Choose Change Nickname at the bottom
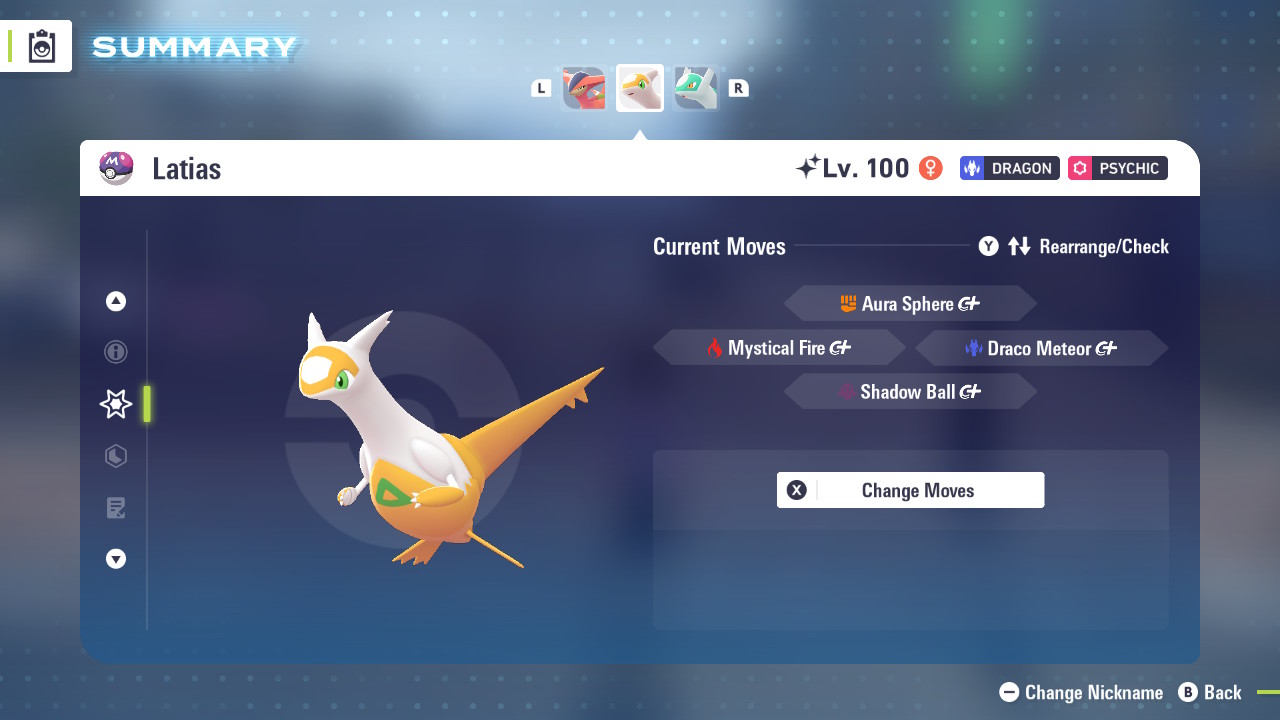This screenshot has width=1280, height=720. pyautogui.click(x=1082, y=692)
